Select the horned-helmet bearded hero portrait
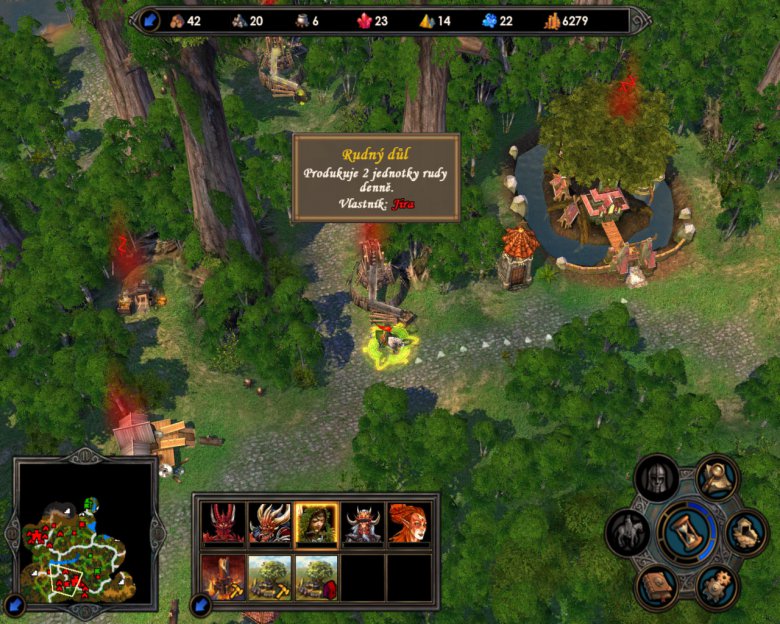Image resolution: width=780 pixels, height=624 pixels. point(363,523)
